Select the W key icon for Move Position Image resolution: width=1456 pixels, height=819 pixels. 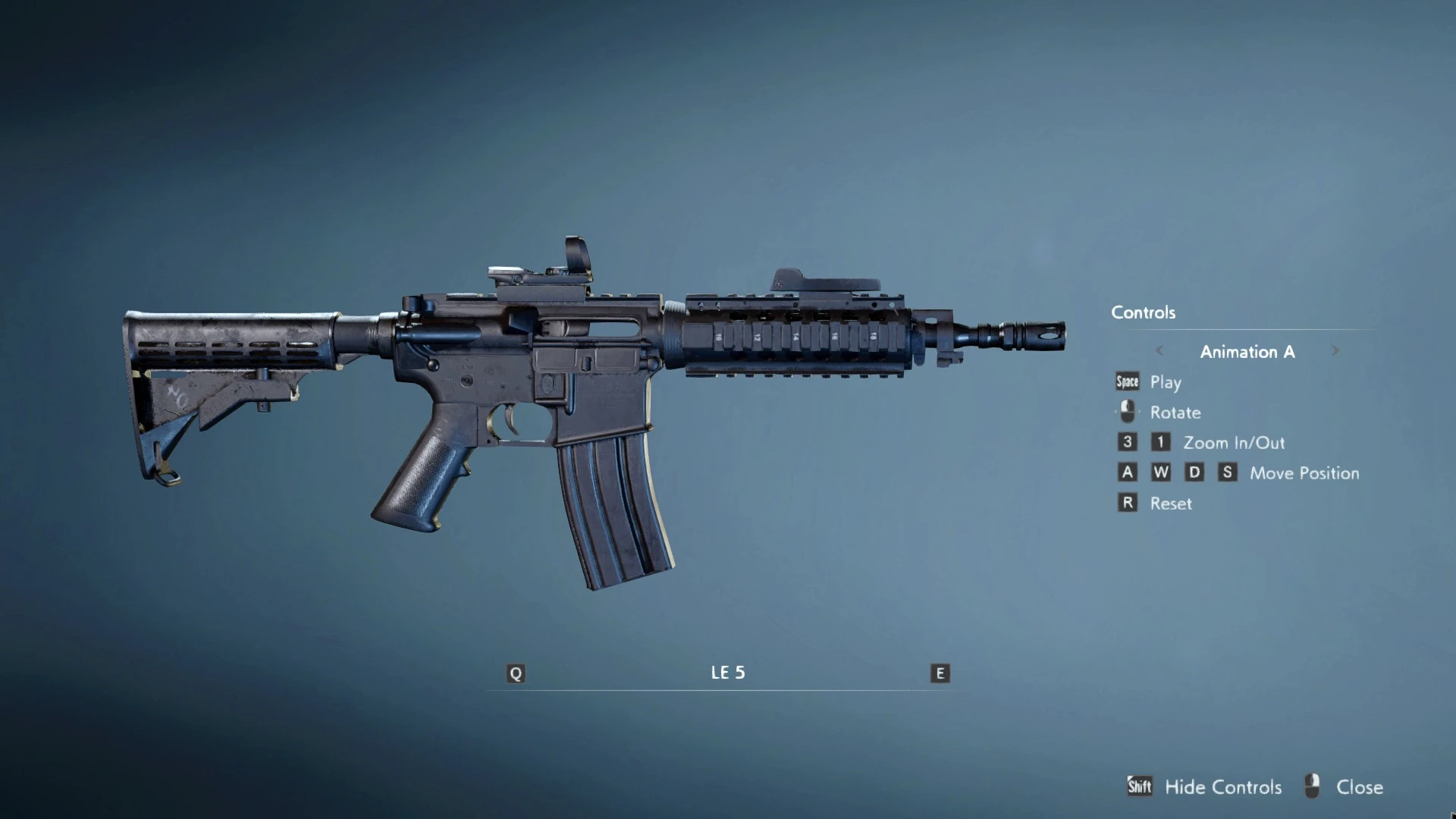click(1160, 472)
